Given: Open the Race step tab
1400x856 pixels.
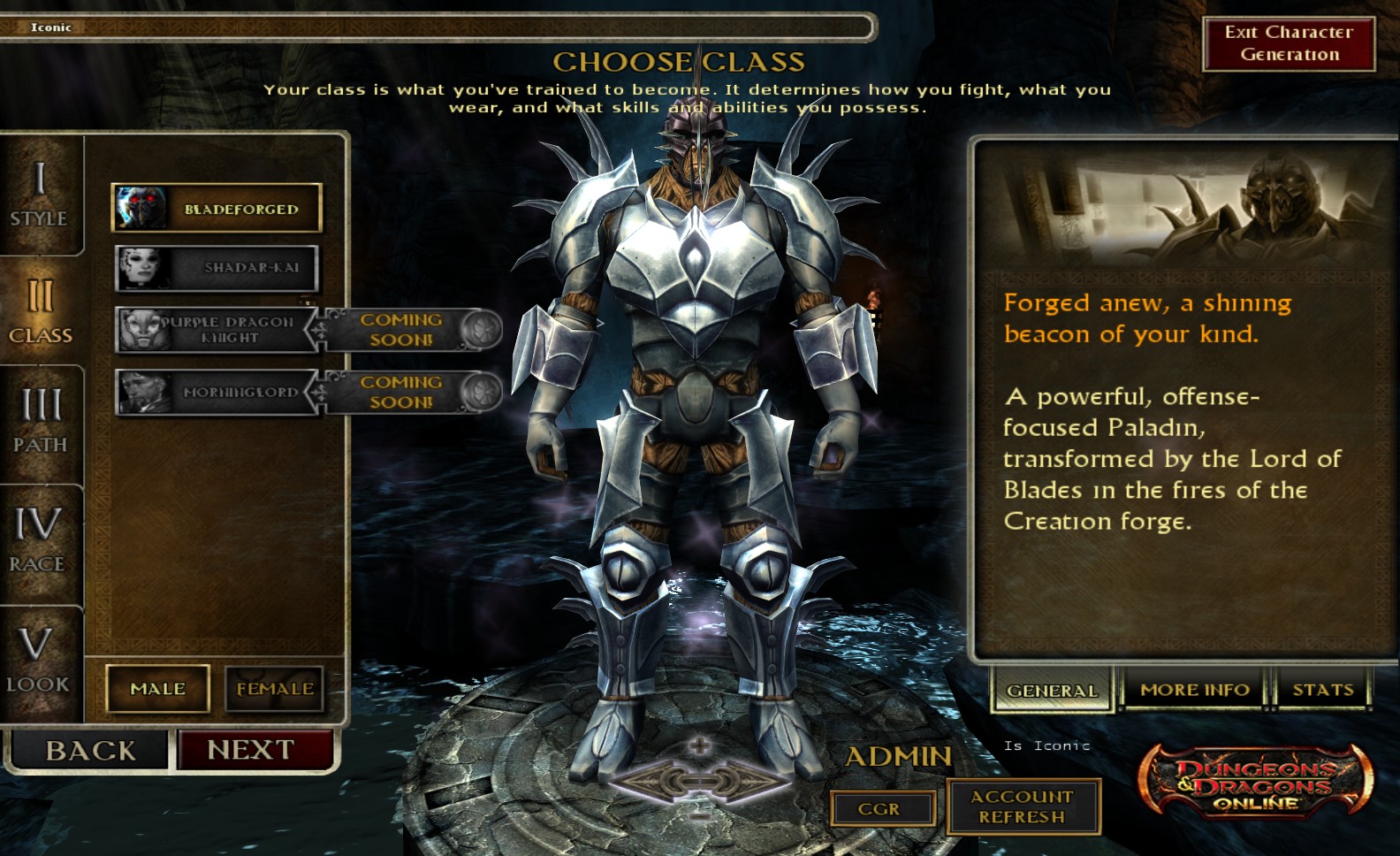Looking at the screenshot, I should coord(38,539).
